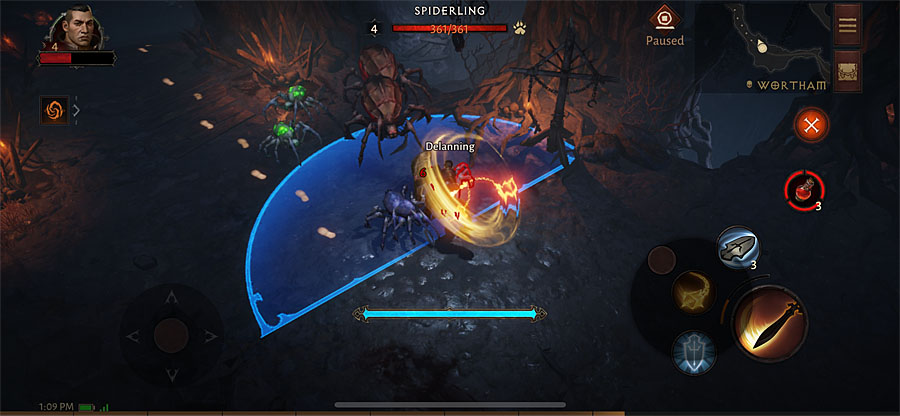Activate the flaming sword primary attack

[770, 321]
